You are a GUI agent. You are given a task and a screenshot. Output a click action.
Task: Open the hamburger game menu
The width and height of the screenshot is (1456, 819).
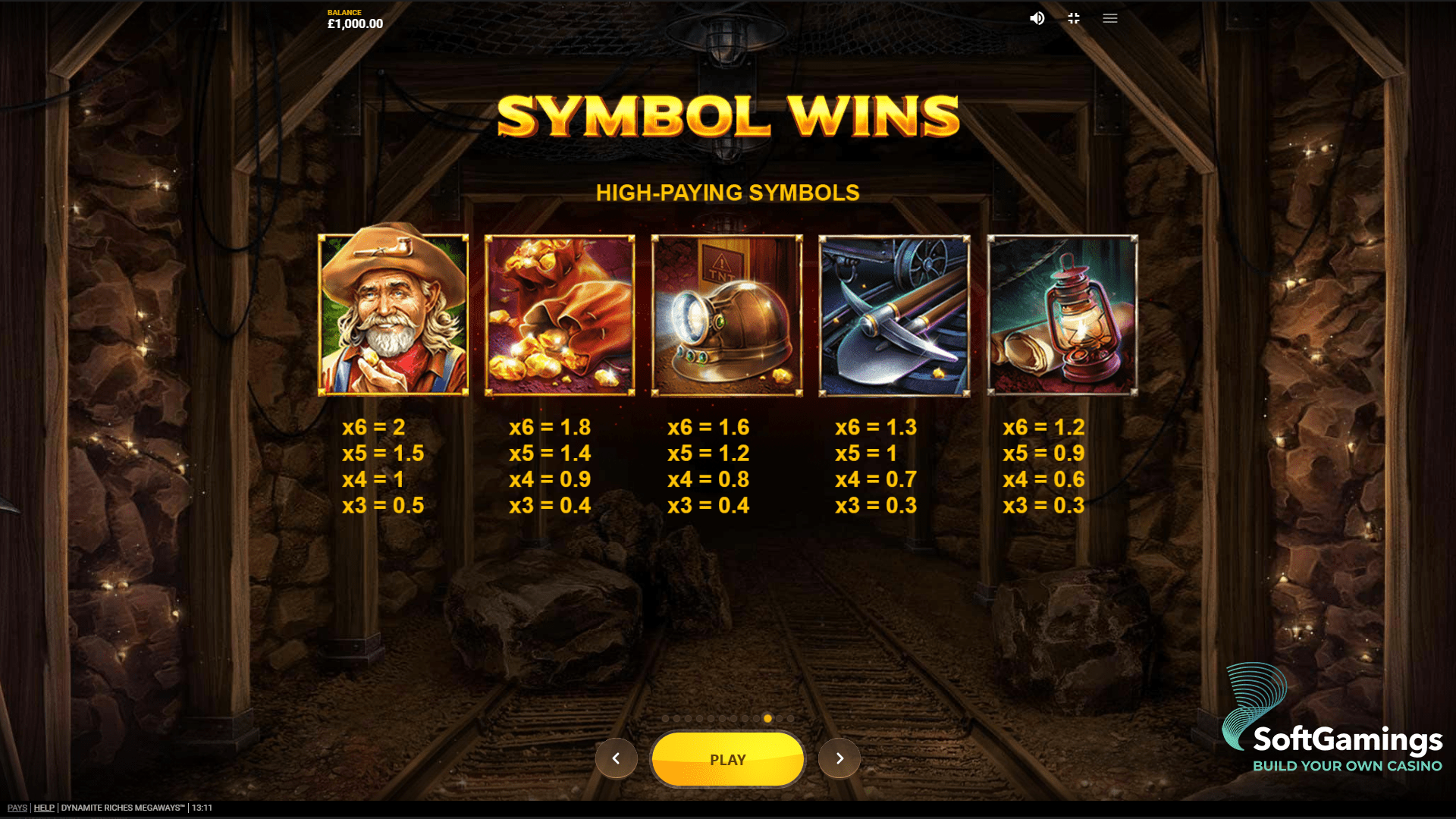pyautogui.click(x=1109, y=18)
